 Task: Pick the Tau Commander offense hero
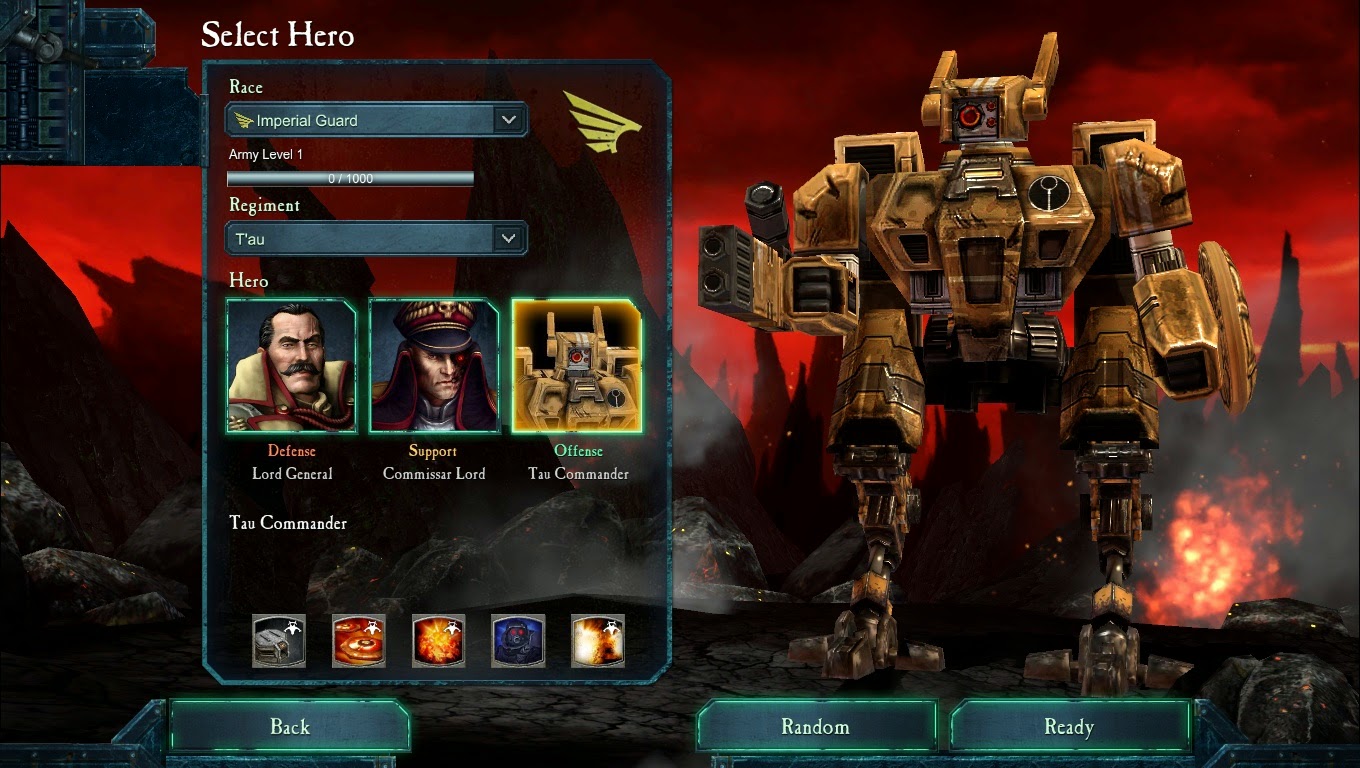point(577,365)
